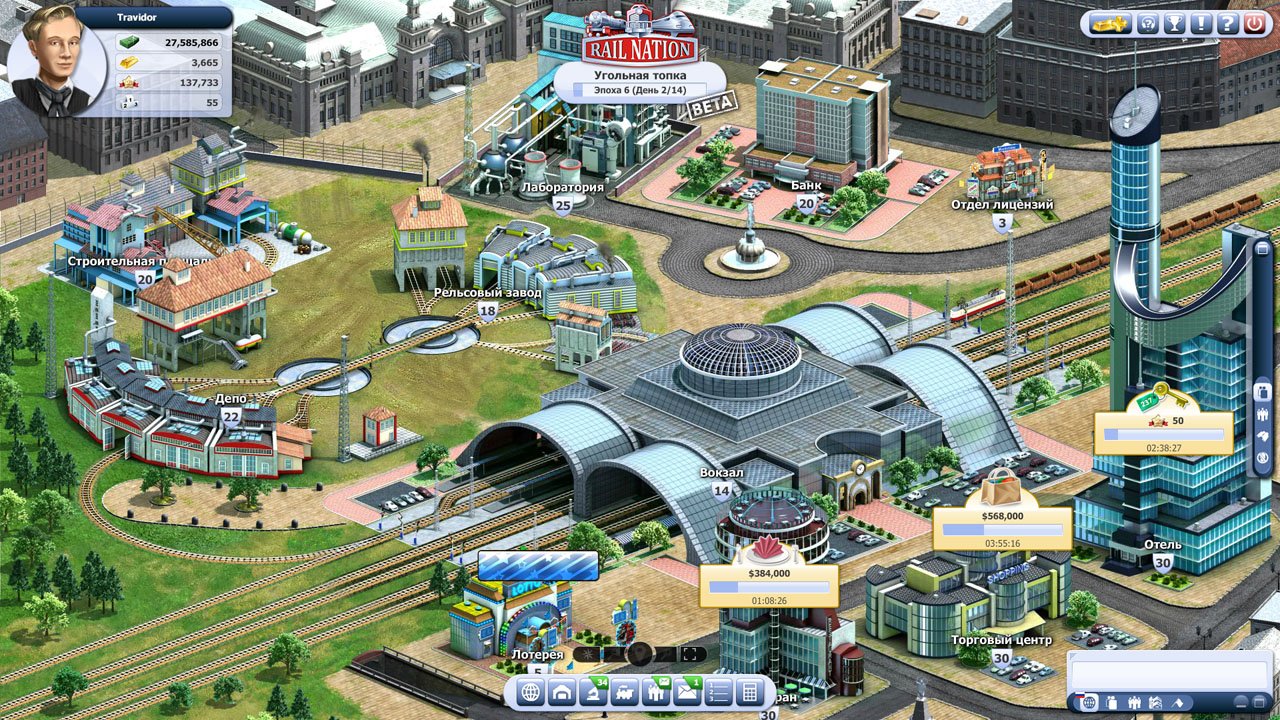Log out using the red power button
Screen dimensions: 1280x720
coord(1254,24)
